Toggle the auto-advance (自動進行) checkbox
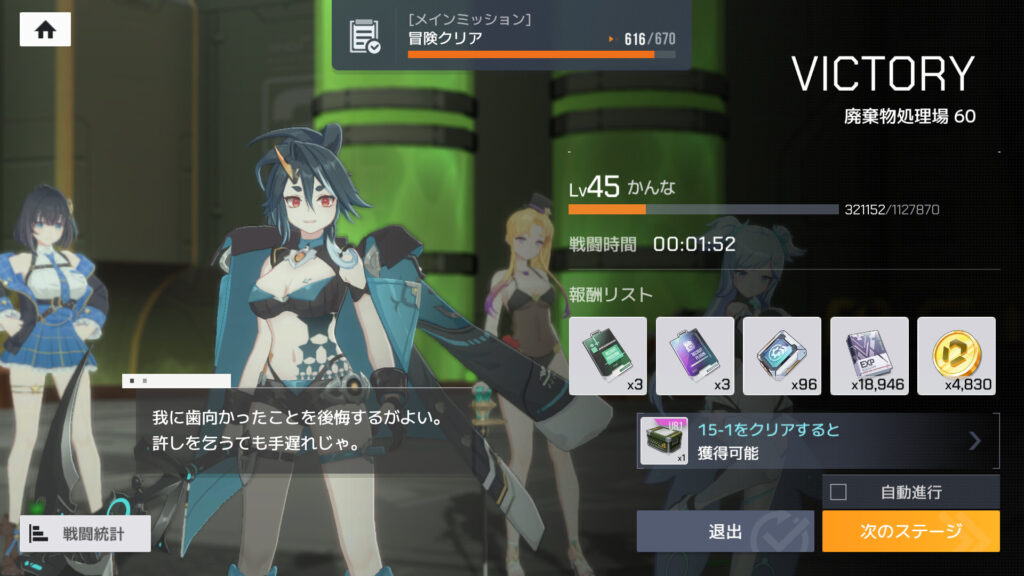The width and height of the screenshot is (1024, 576). pos(839,492)
